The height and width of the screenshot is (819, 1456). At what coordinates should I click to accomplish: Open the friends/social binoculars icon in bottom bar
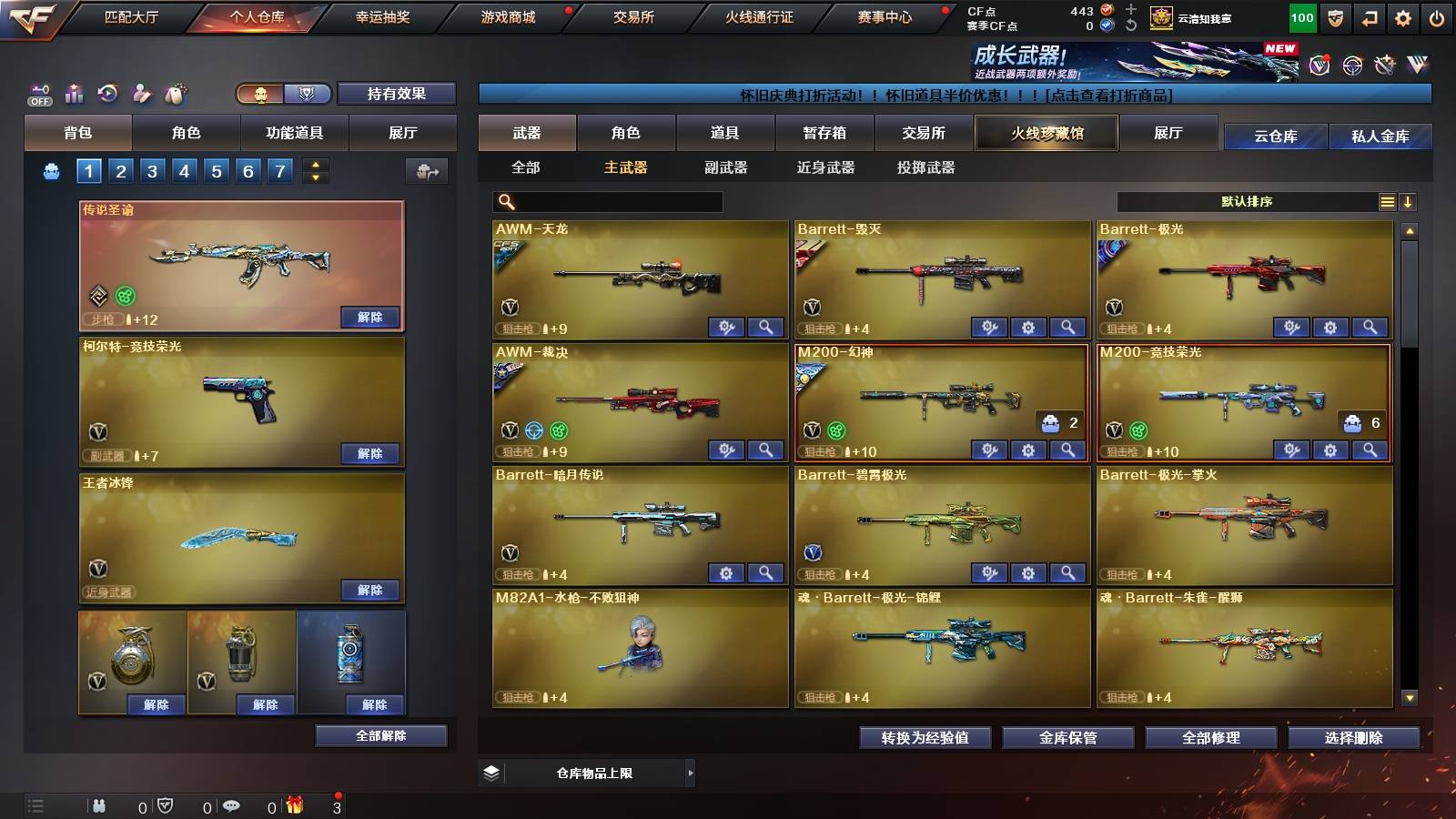[x=98, y=805]
